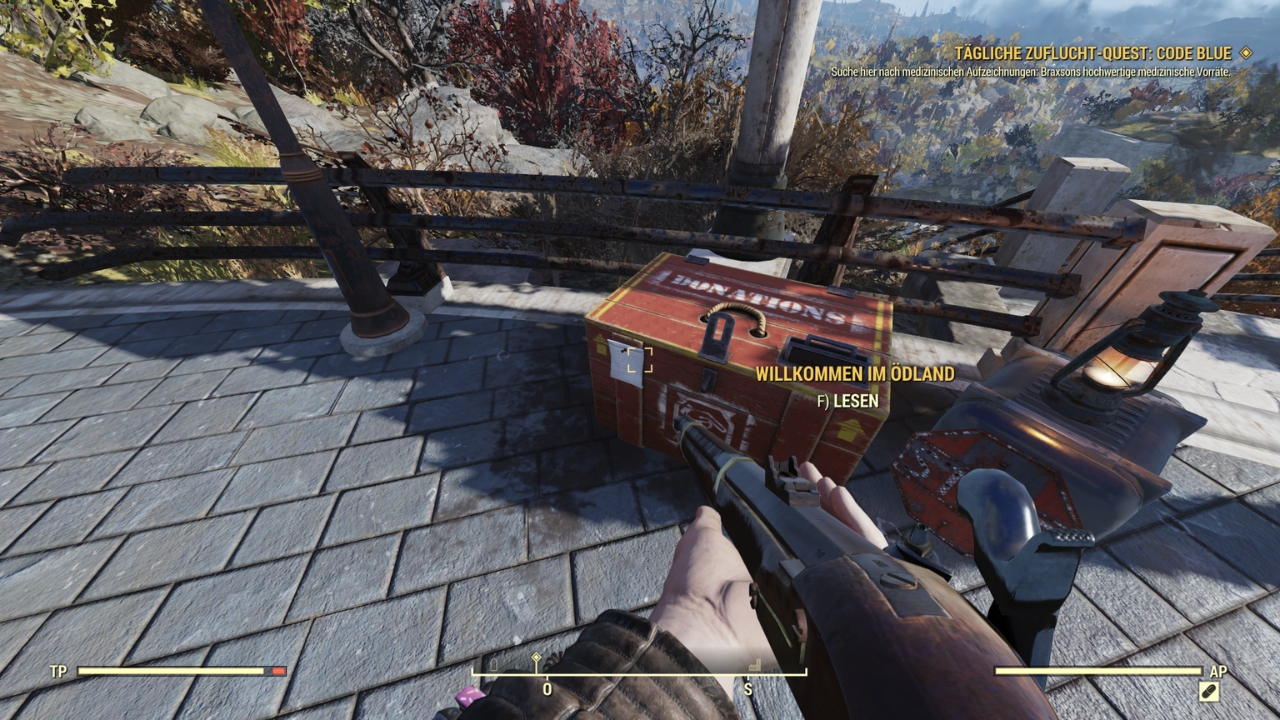Click the tower location icon on the compass
The width and height of the screenshot is (1280, 720).
pos(493,664)
